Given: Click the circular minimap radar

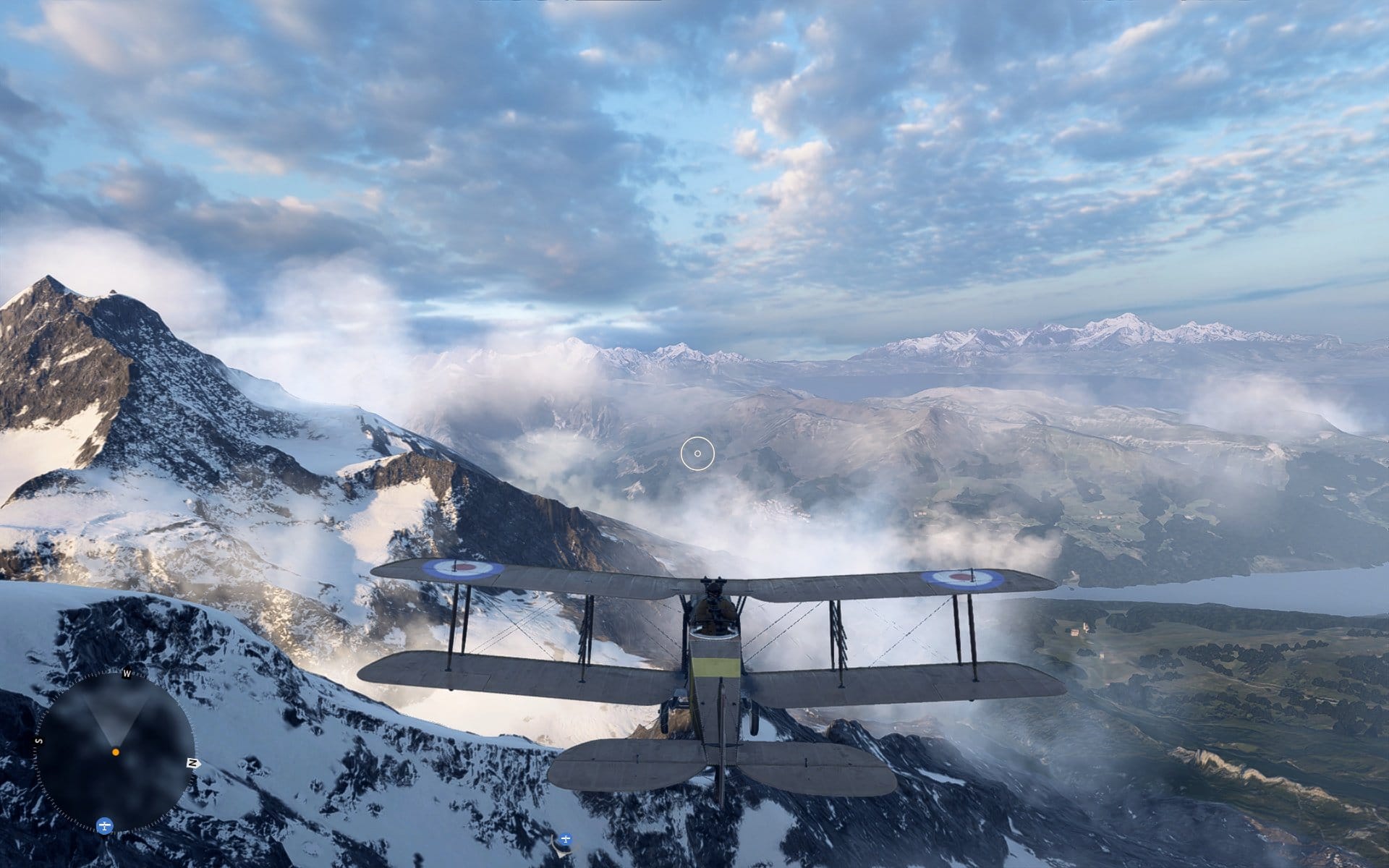Looking at the screenshot, I should pos(116,752).
